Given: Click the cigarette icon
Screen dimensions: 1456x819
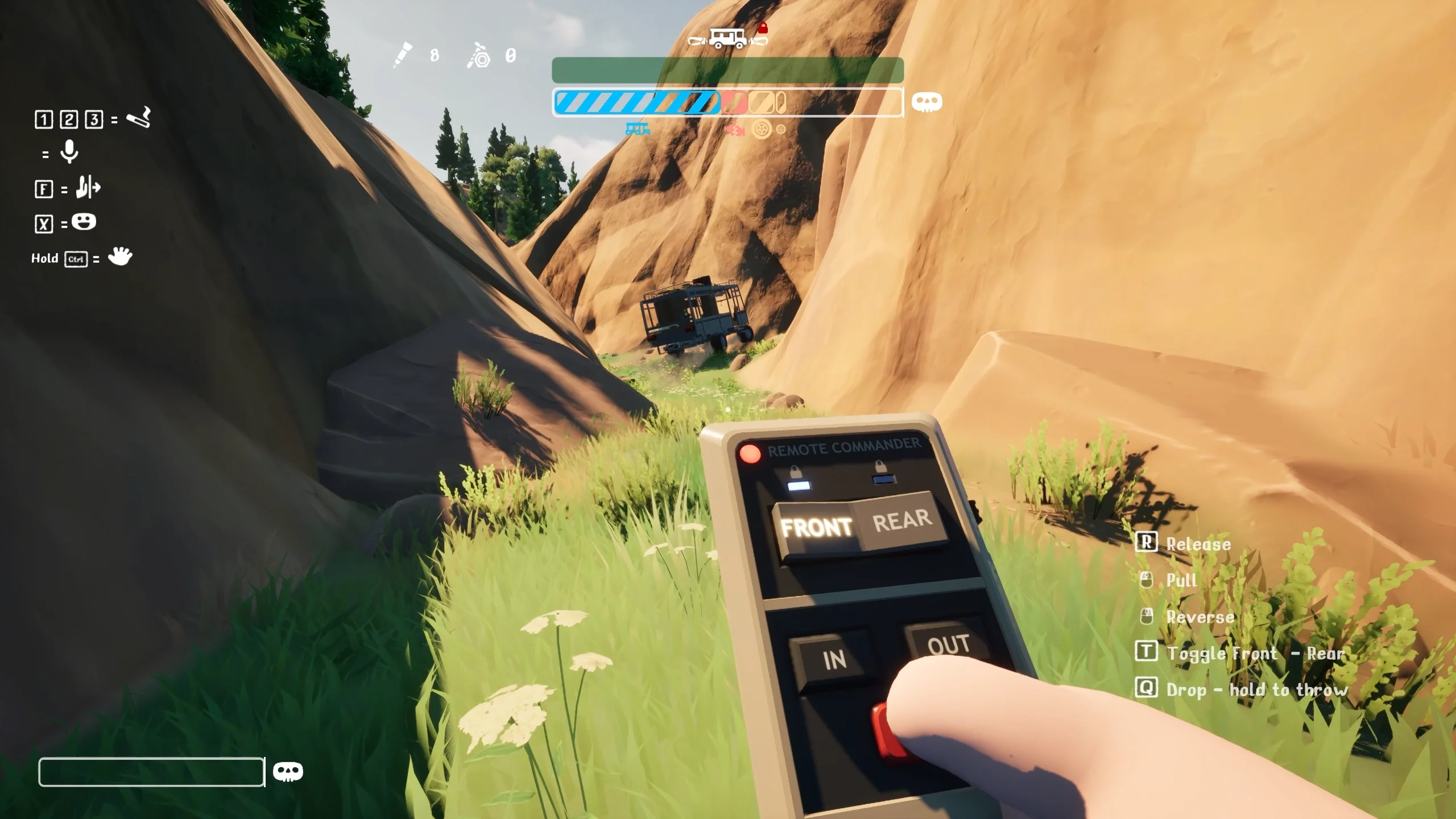Looking at the screenshot, I should pos(138,117).
